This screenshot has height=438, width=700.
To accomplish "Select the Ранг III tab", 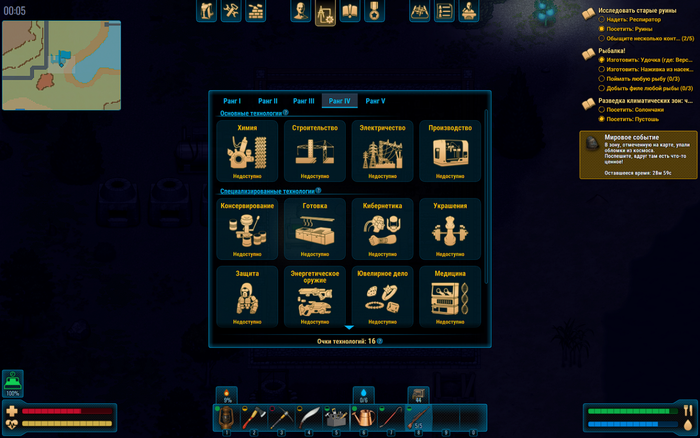I will 304,101.
